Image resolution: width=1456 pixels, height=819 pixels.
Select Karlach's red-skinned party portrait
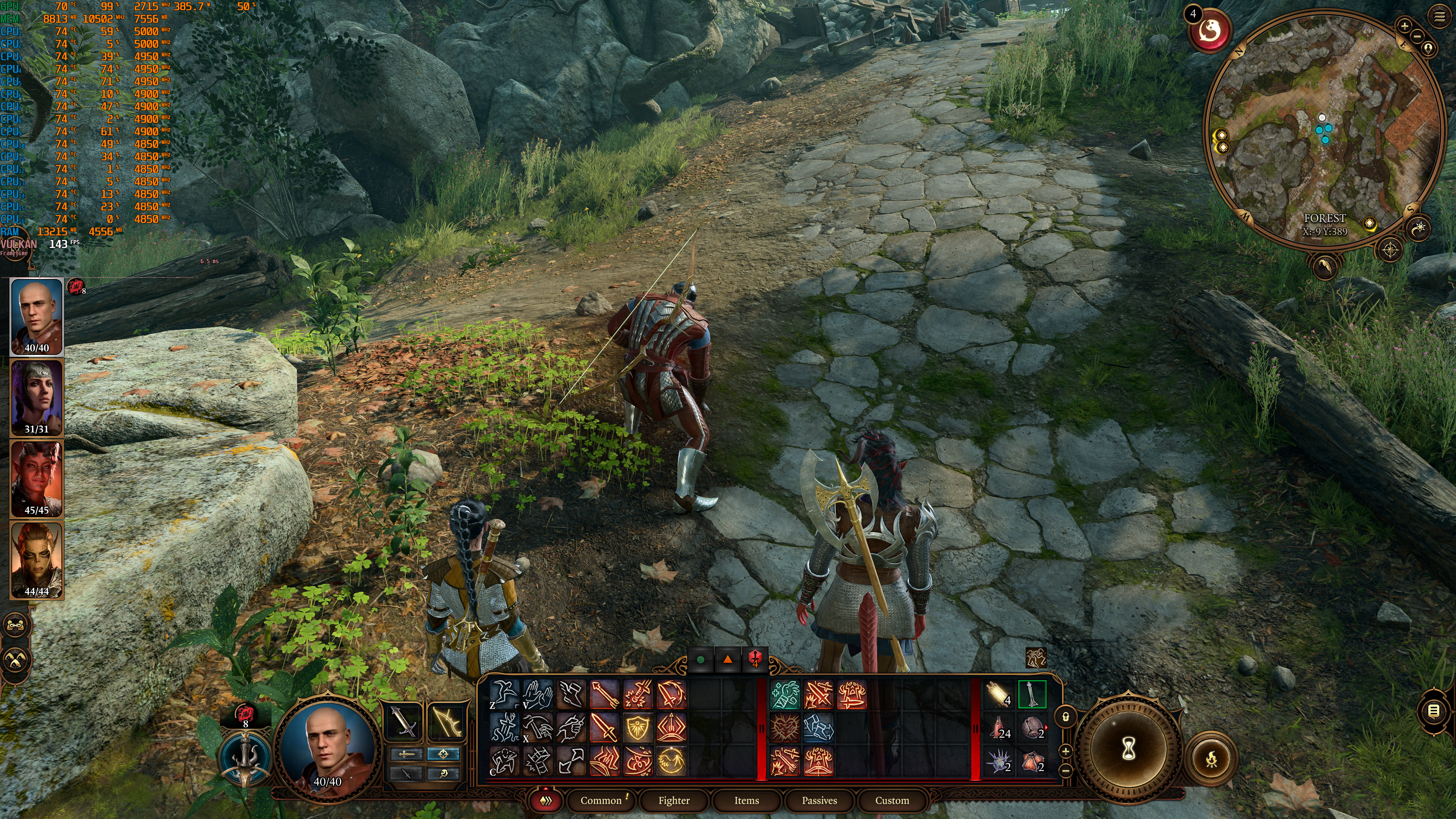(x=37, y=478)
